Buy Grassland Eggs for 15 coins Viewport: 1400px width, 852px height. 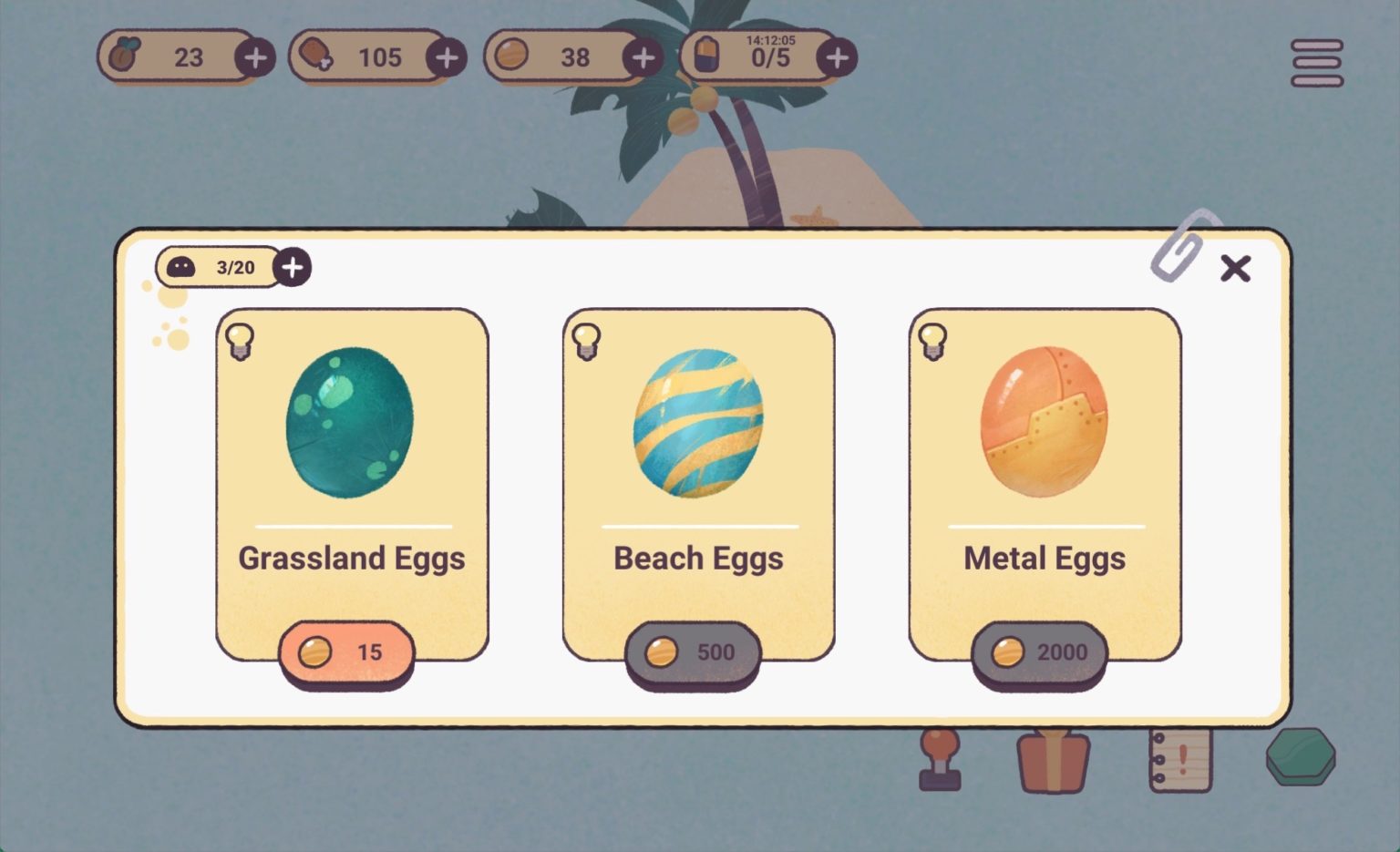(349, 652)
